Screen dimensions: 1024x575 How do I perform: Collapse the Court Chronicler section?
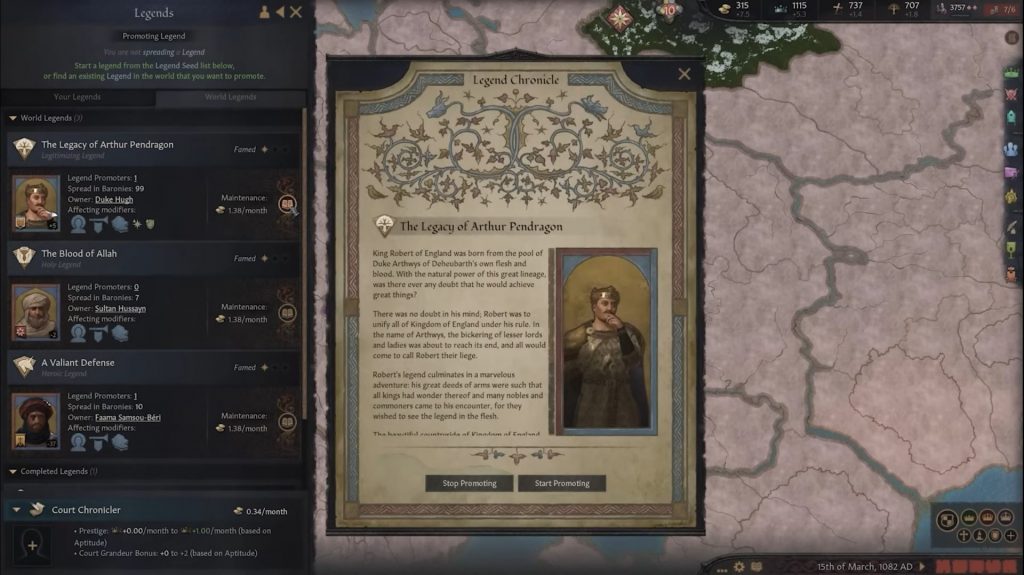(16, 510)
